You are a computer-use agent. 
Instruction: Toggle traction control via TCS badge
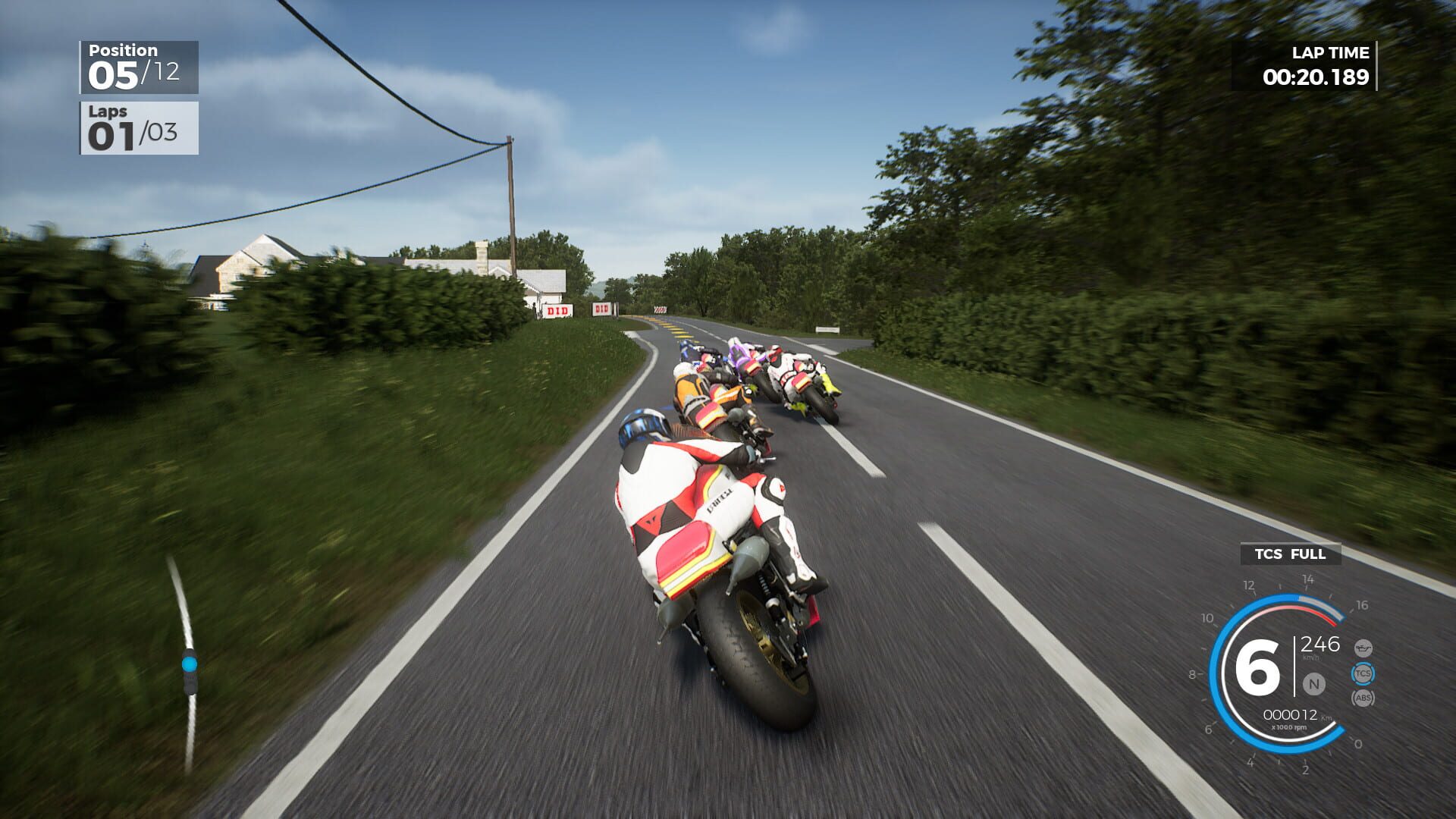[1363, 673]
